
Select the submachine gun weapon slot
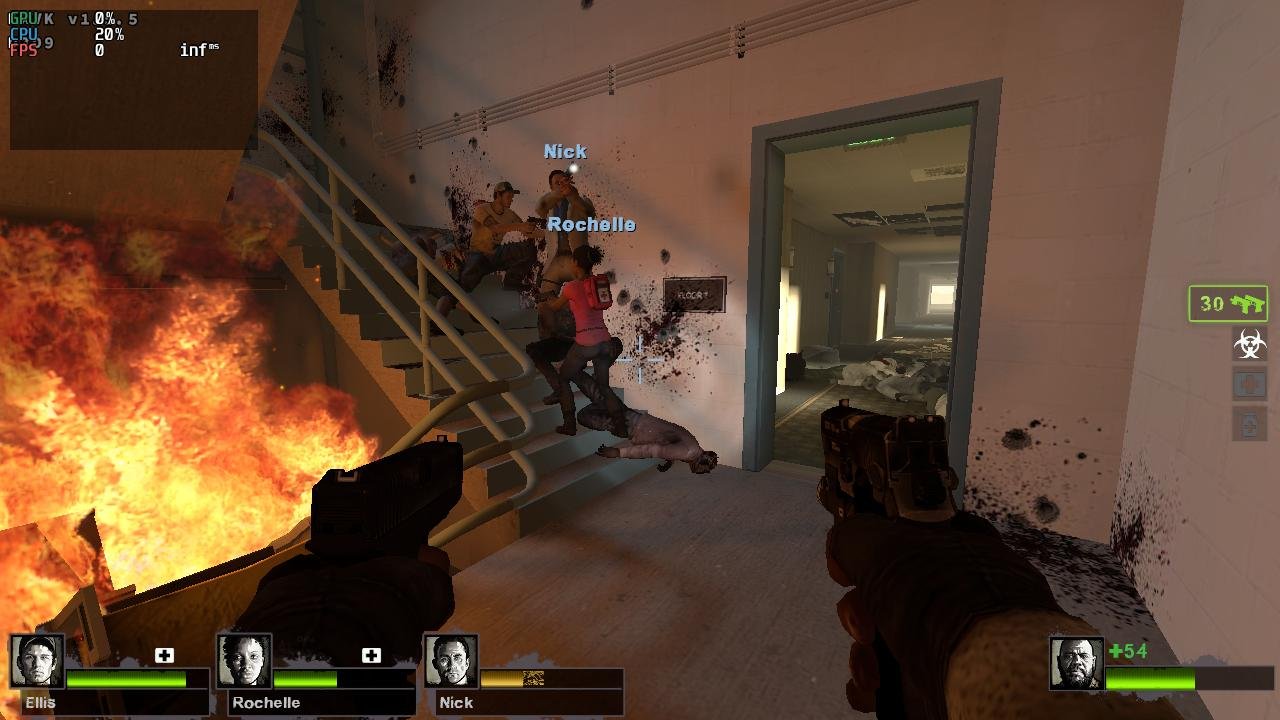point(1227,304)
